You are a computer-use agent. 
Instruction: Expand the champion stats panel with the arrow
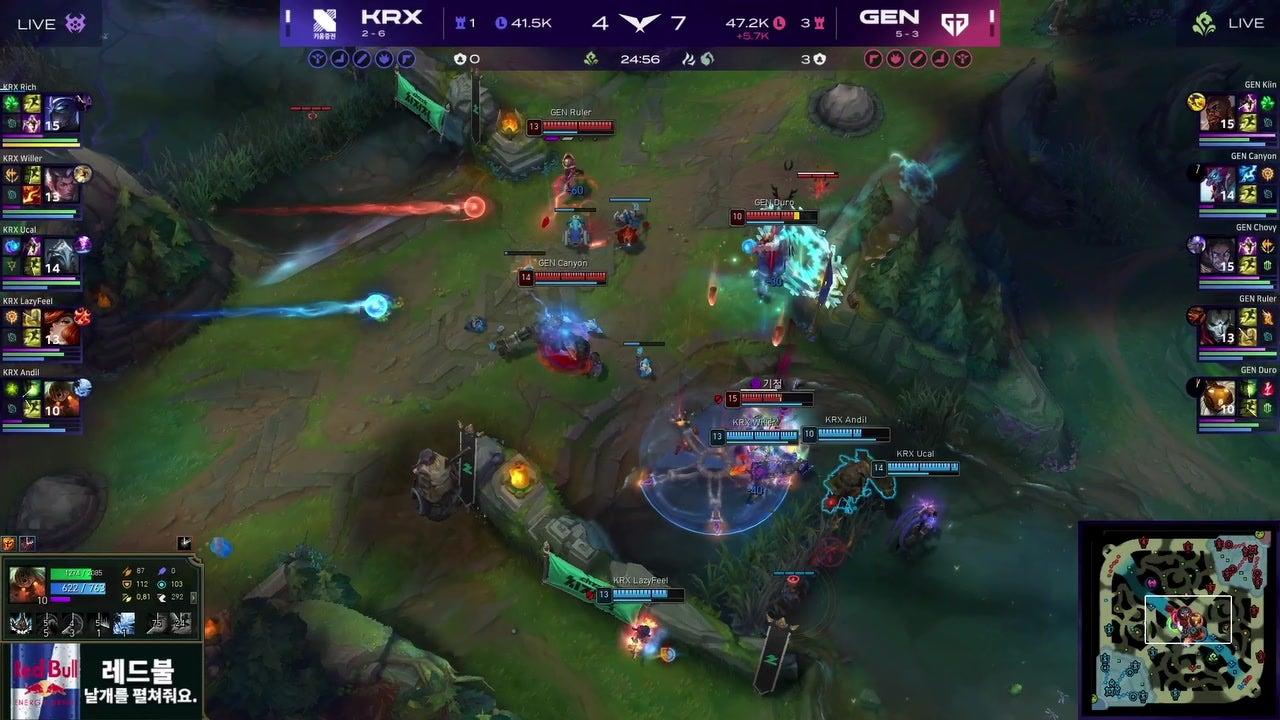tap(193, 598)
